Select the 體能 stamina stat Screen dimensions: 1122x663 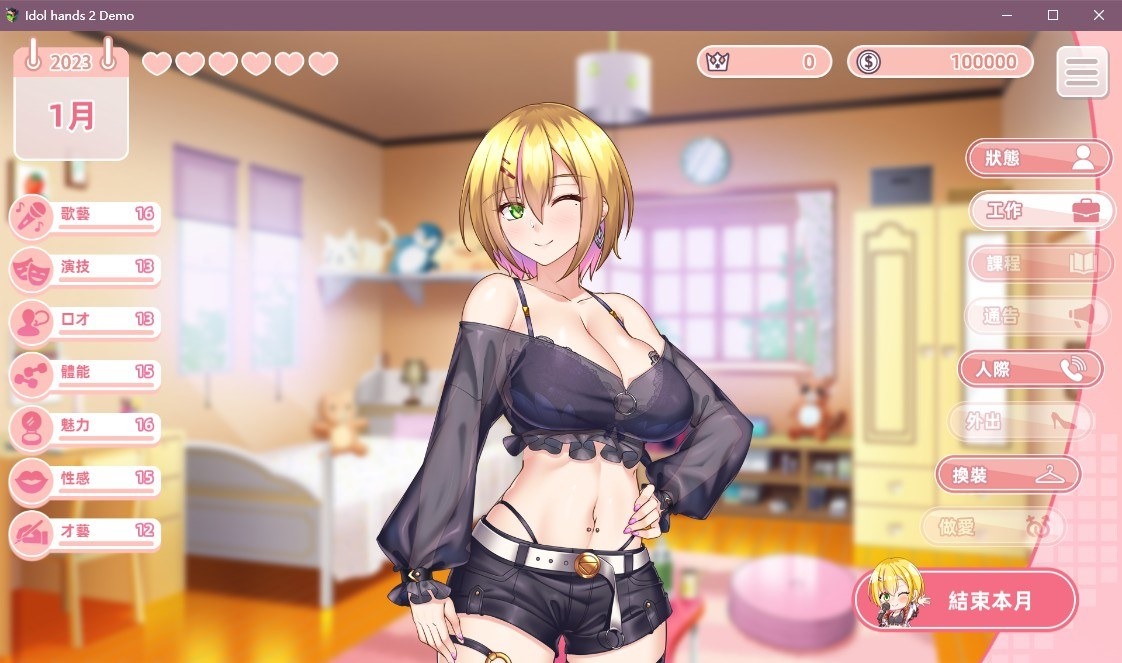pyautogui.click(x=85, y=374)
